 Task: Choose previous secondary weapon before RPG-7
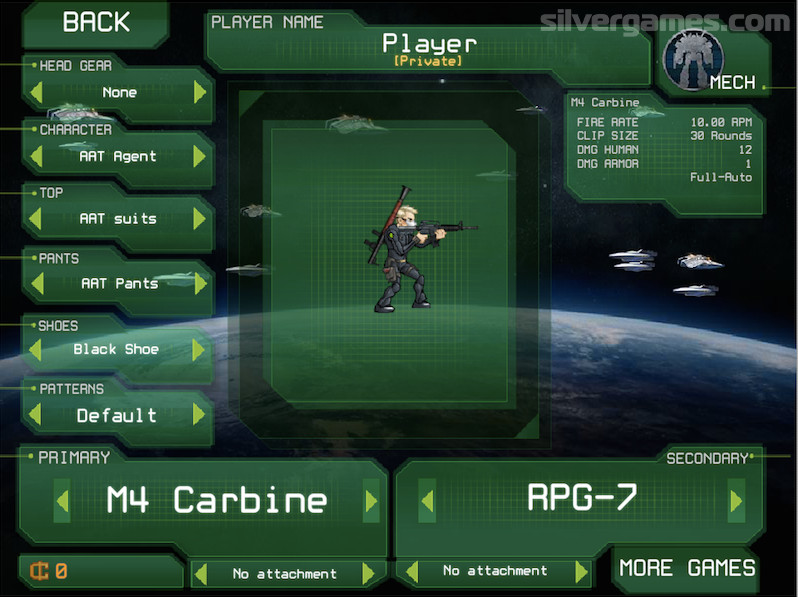coord(427,500)
